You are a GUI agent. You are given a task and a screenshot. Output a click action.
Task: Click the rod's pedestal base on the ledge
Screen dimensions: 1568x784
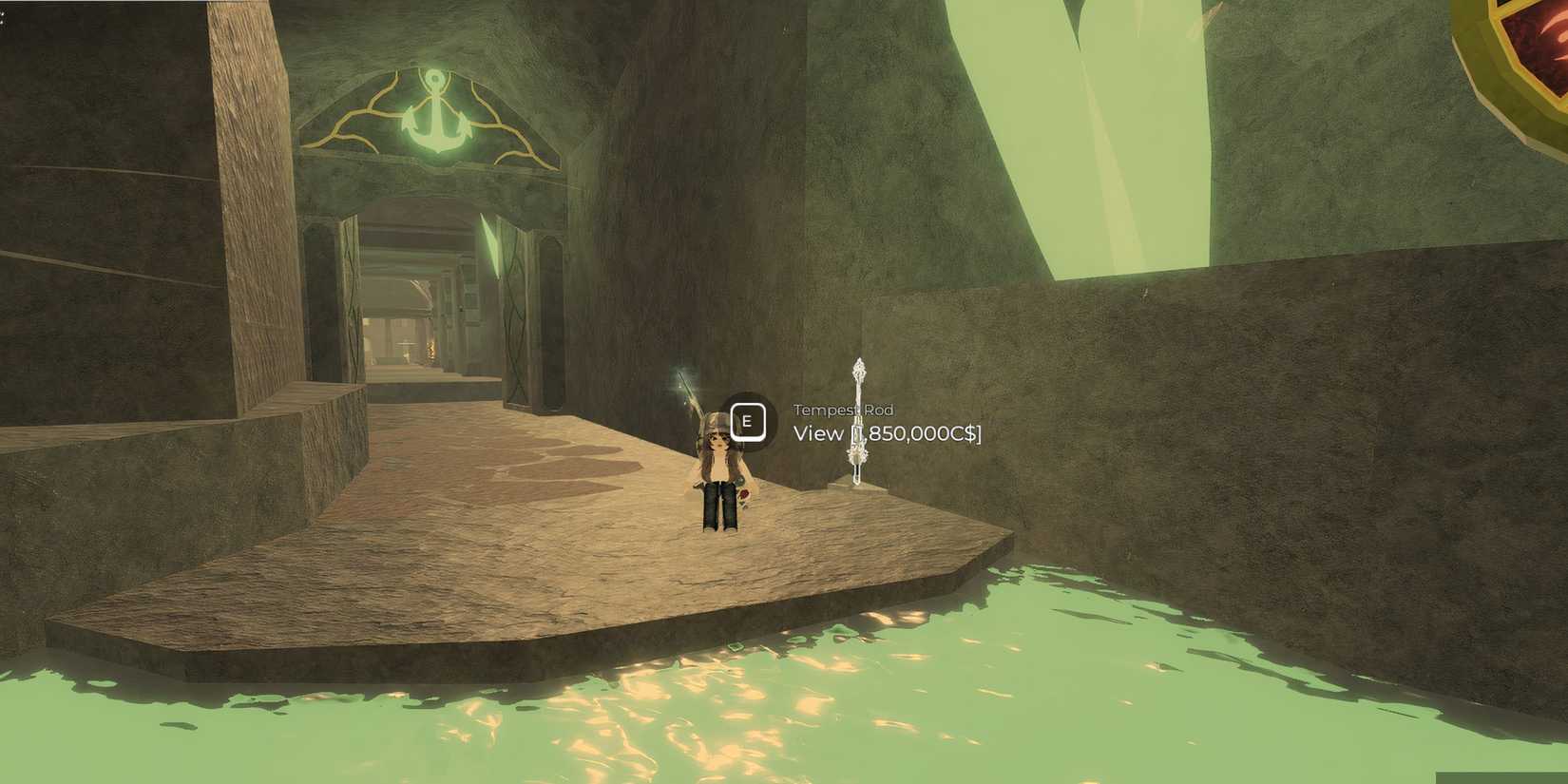click(858, 483)
